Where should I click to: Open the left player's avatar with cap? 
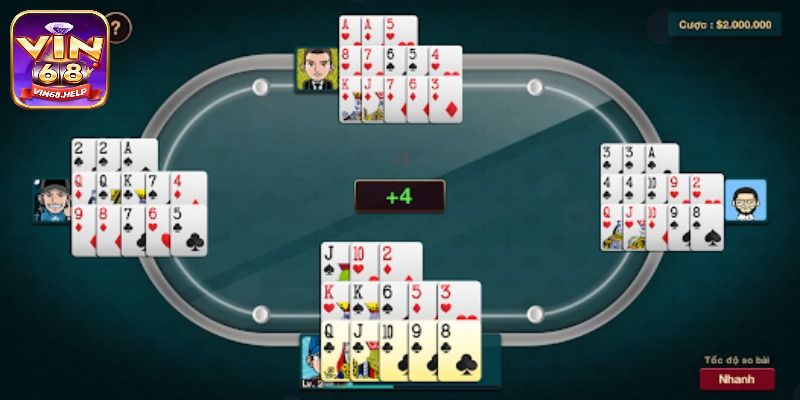51,200
